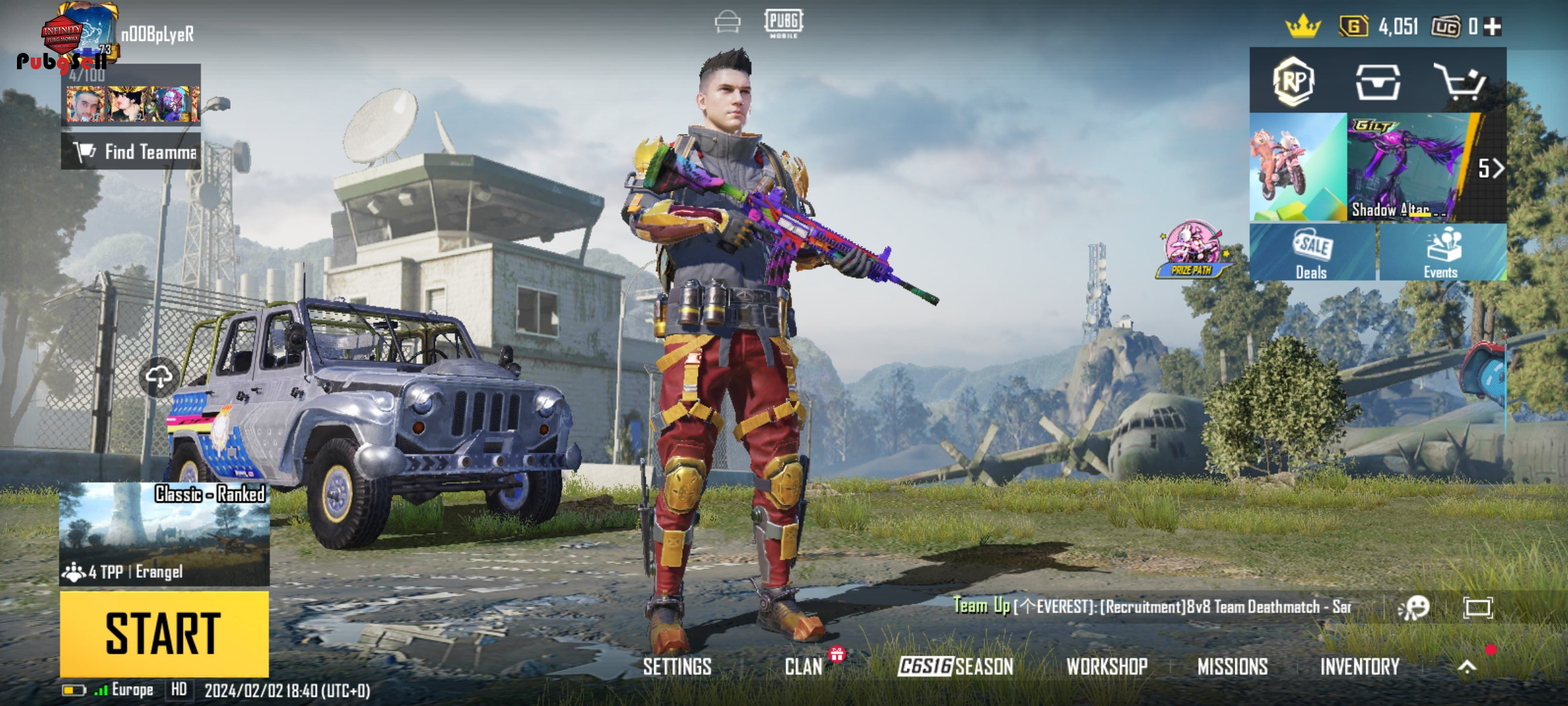Screen dimensions: 1568x706
Task: Add UC with the plus button
Action: (1492, 27)
